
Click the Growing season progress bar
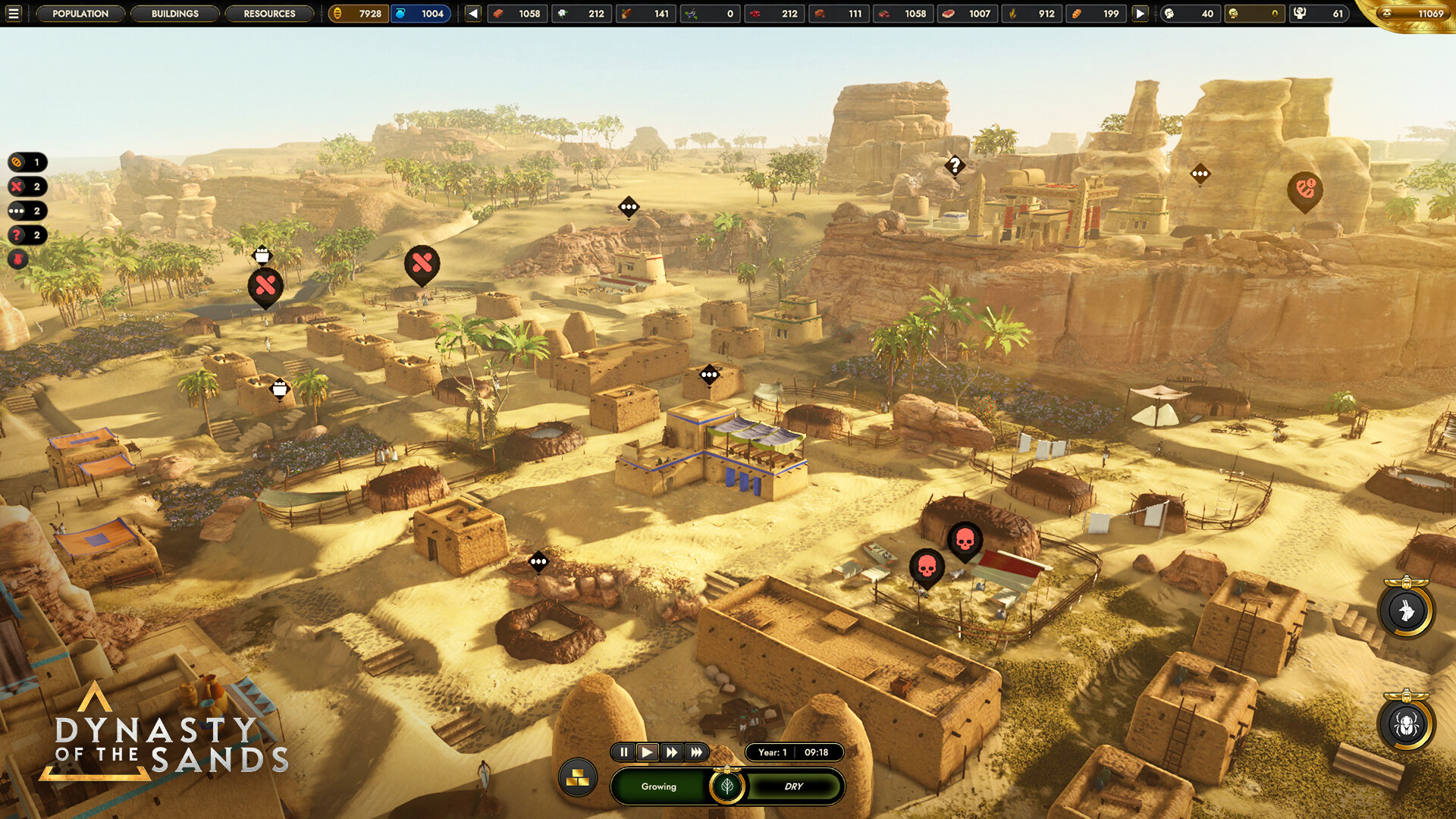tap(658, 786)
